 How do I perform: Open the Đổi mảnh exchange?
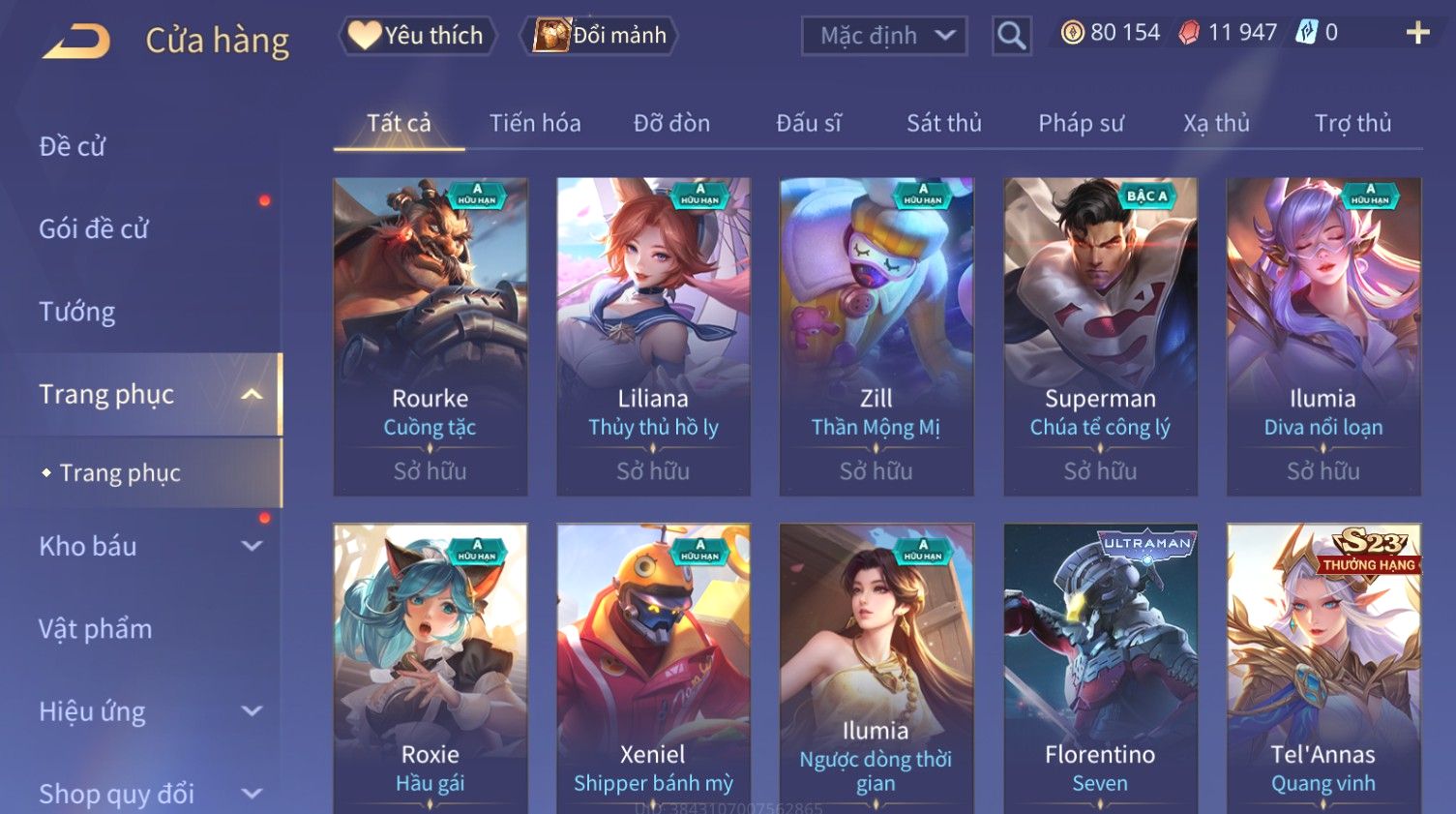tap(600, 36)
